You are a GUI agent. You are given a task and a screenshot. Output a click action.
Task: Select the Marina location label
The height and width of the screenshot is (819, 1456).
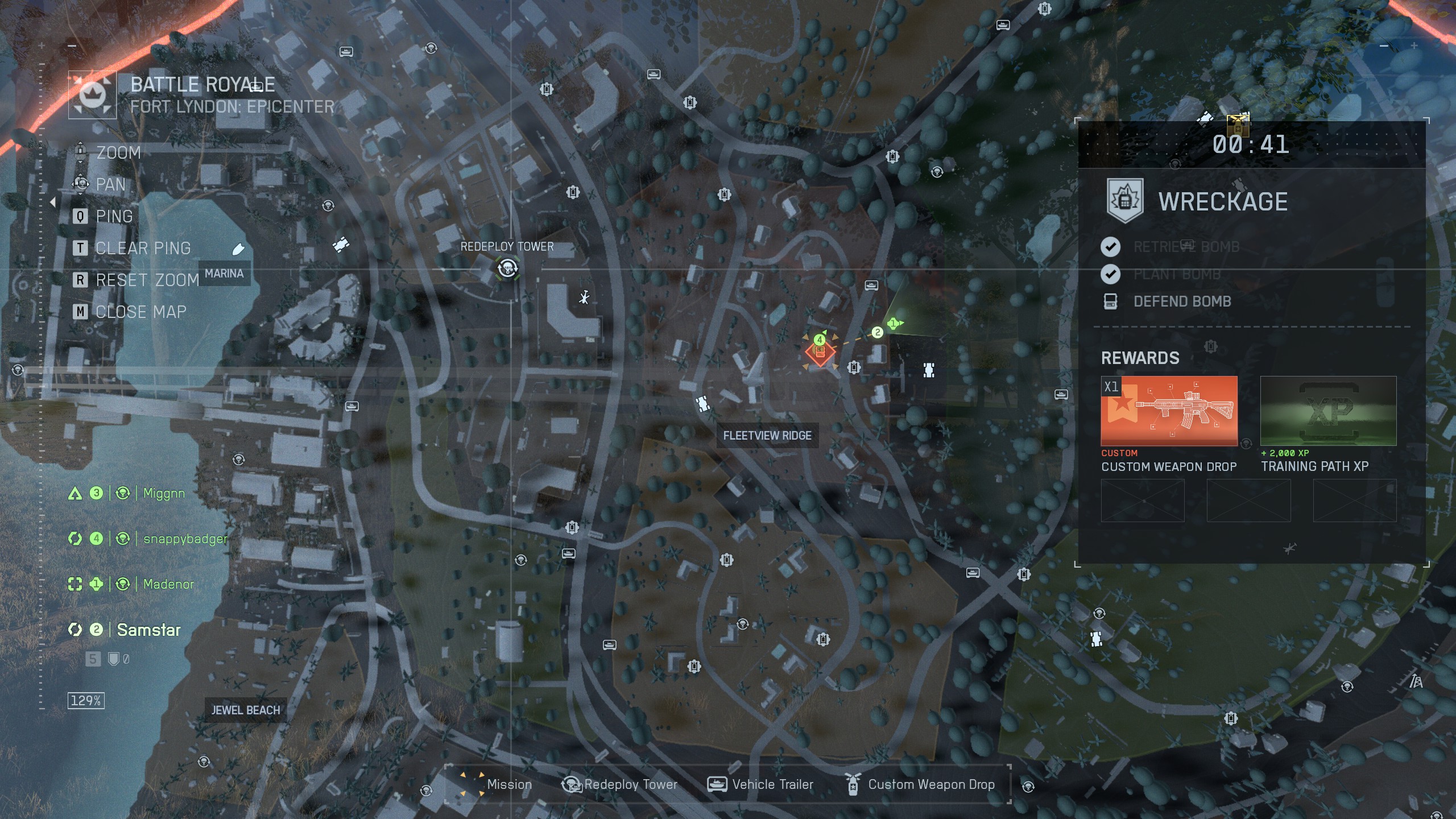pos(224,274)
